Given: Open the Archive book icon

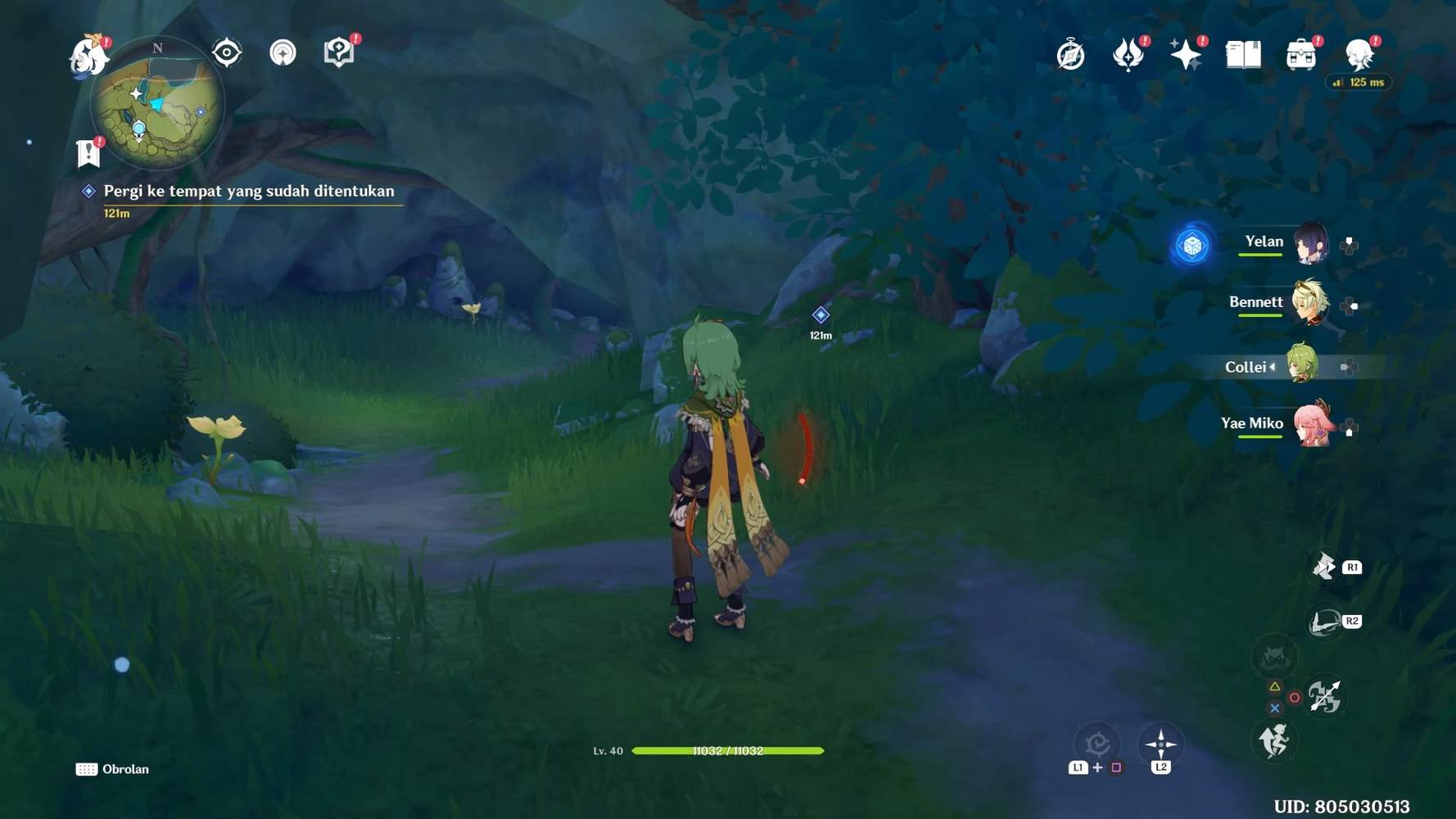Looking at the screenshot, I should click(x=1245, y=52).
